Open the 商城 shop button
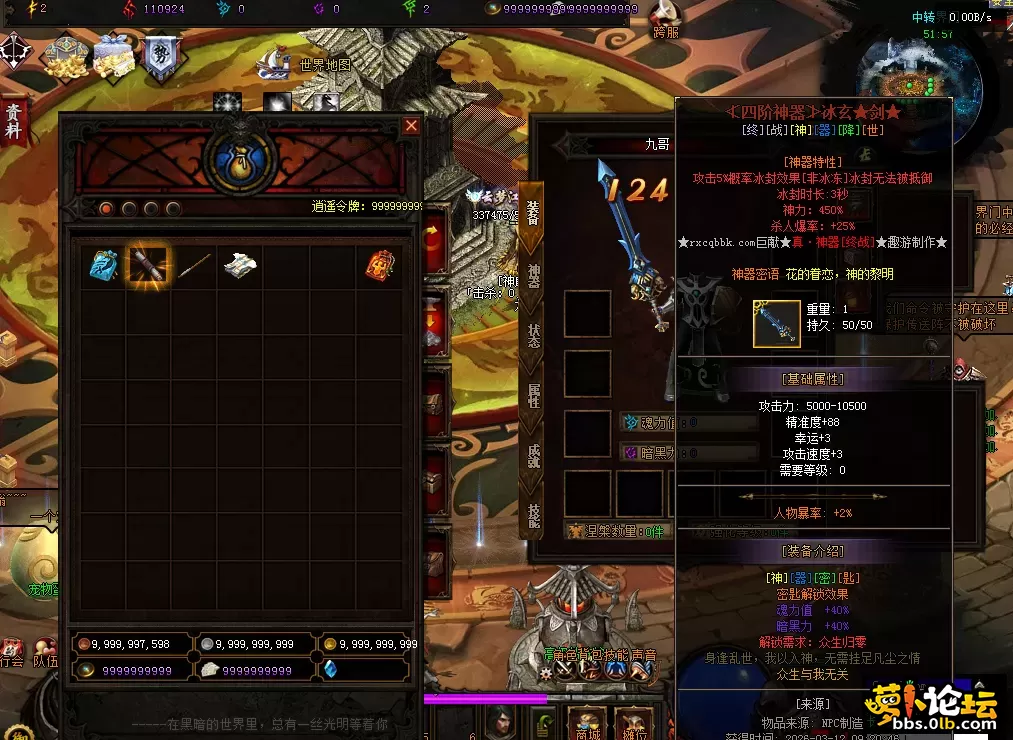This screenshot has height=740, width=1013. point(586,722)
